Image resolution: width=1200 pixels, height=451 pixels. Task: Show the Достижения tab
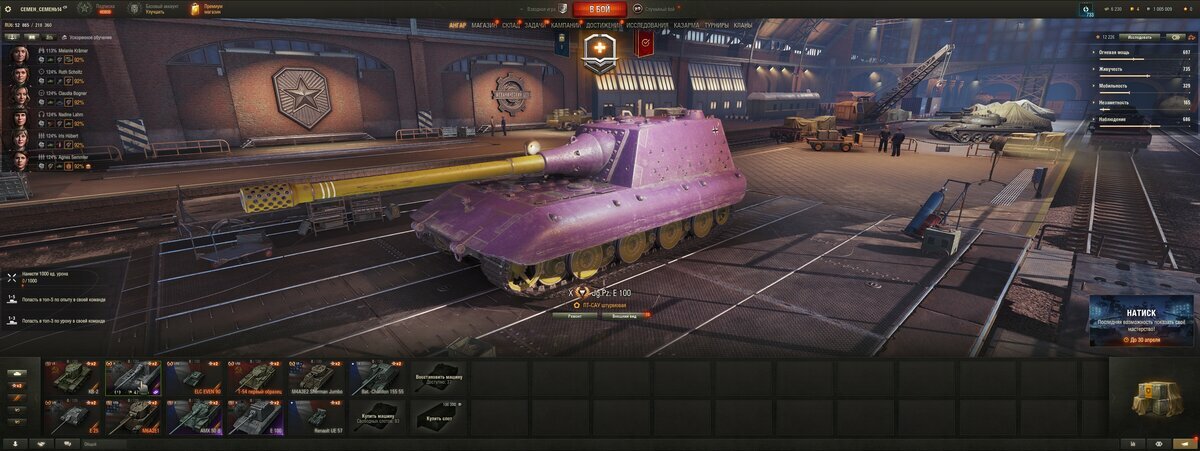[x=603, y=23]
